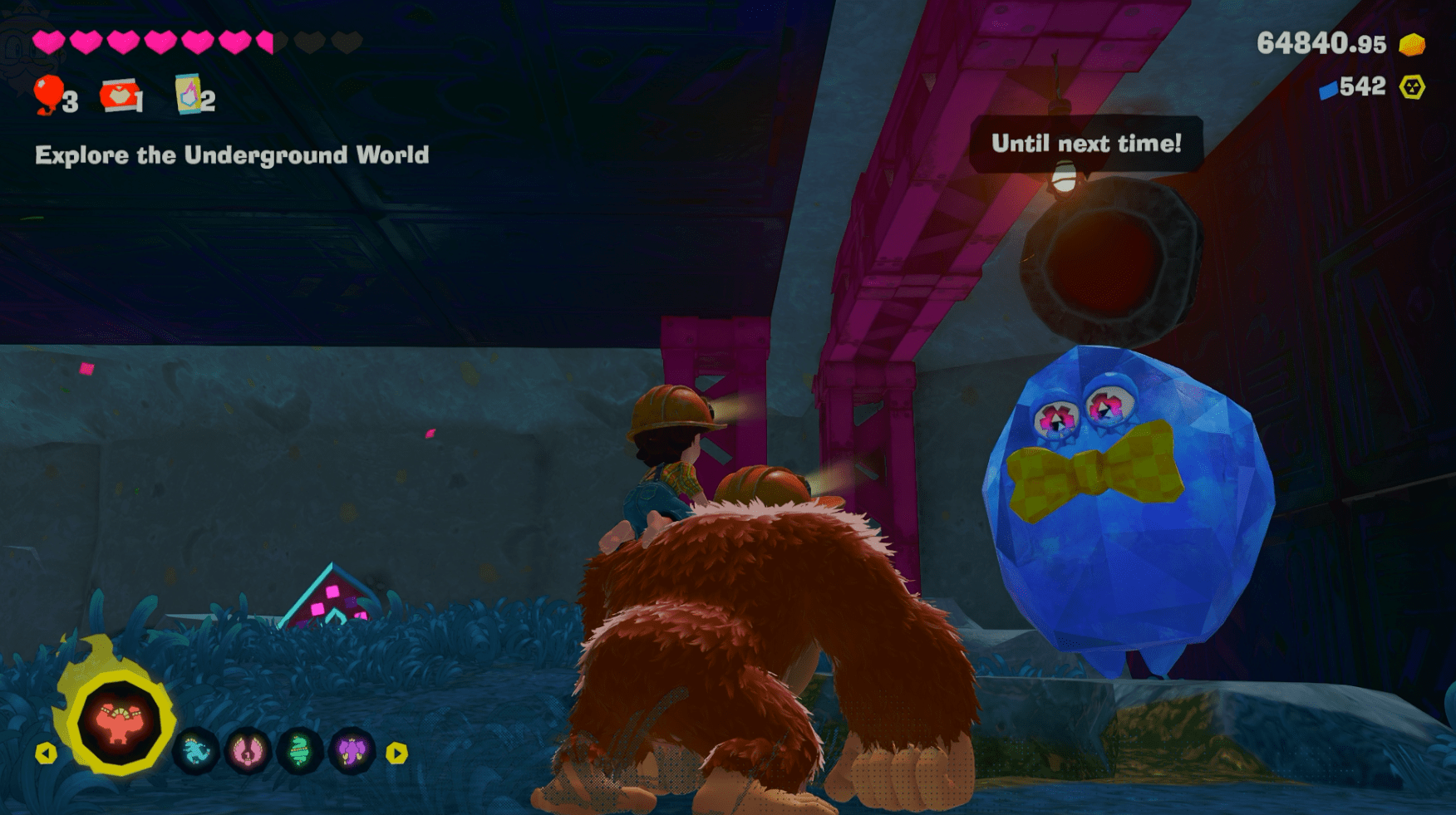
Task: Click the right arrow of the Bananza selector
Action: click(x=397, y=754)
